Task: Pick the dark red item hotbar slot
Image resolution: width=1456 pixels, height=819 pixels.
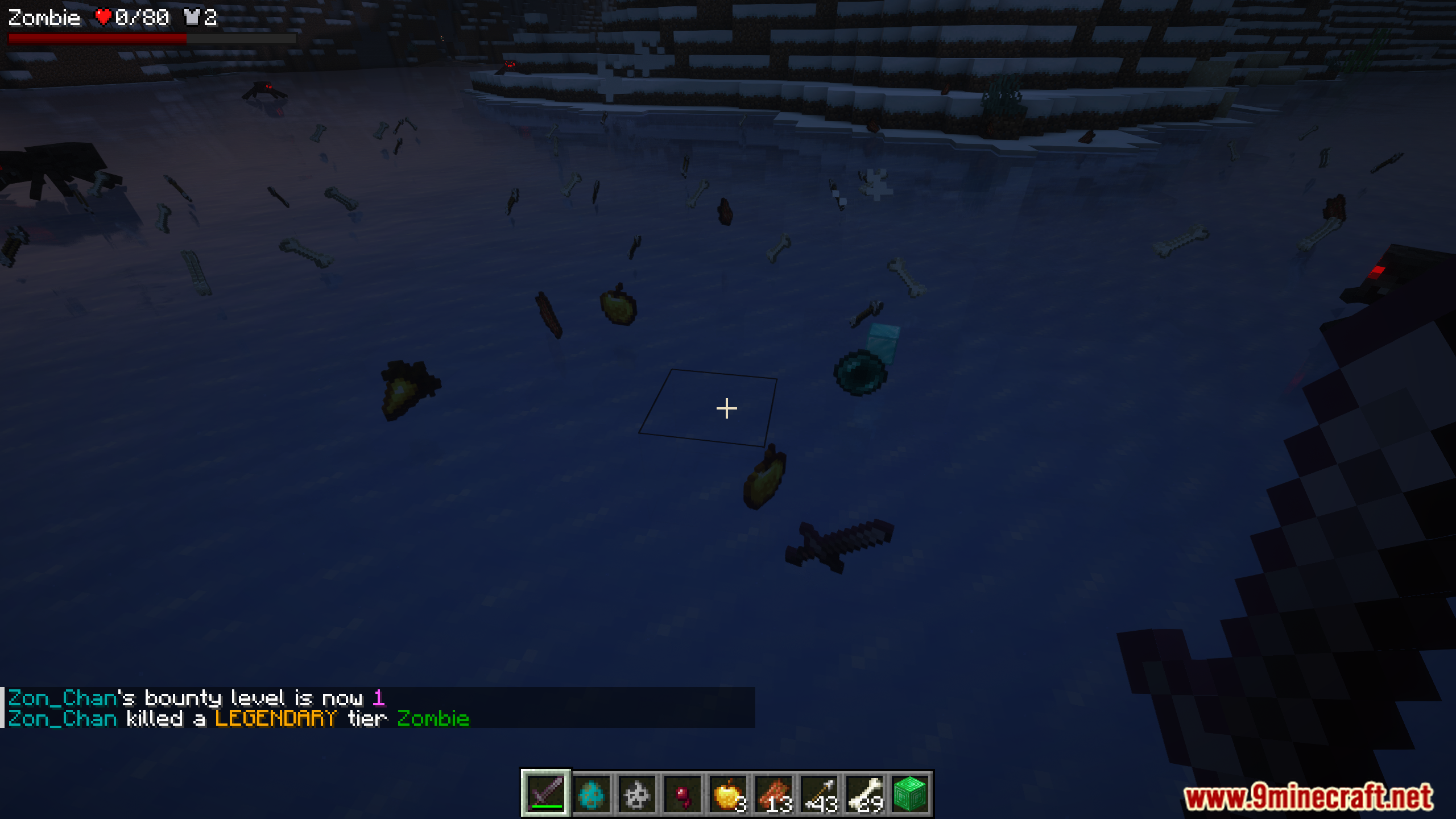Action: click(682, 793)
